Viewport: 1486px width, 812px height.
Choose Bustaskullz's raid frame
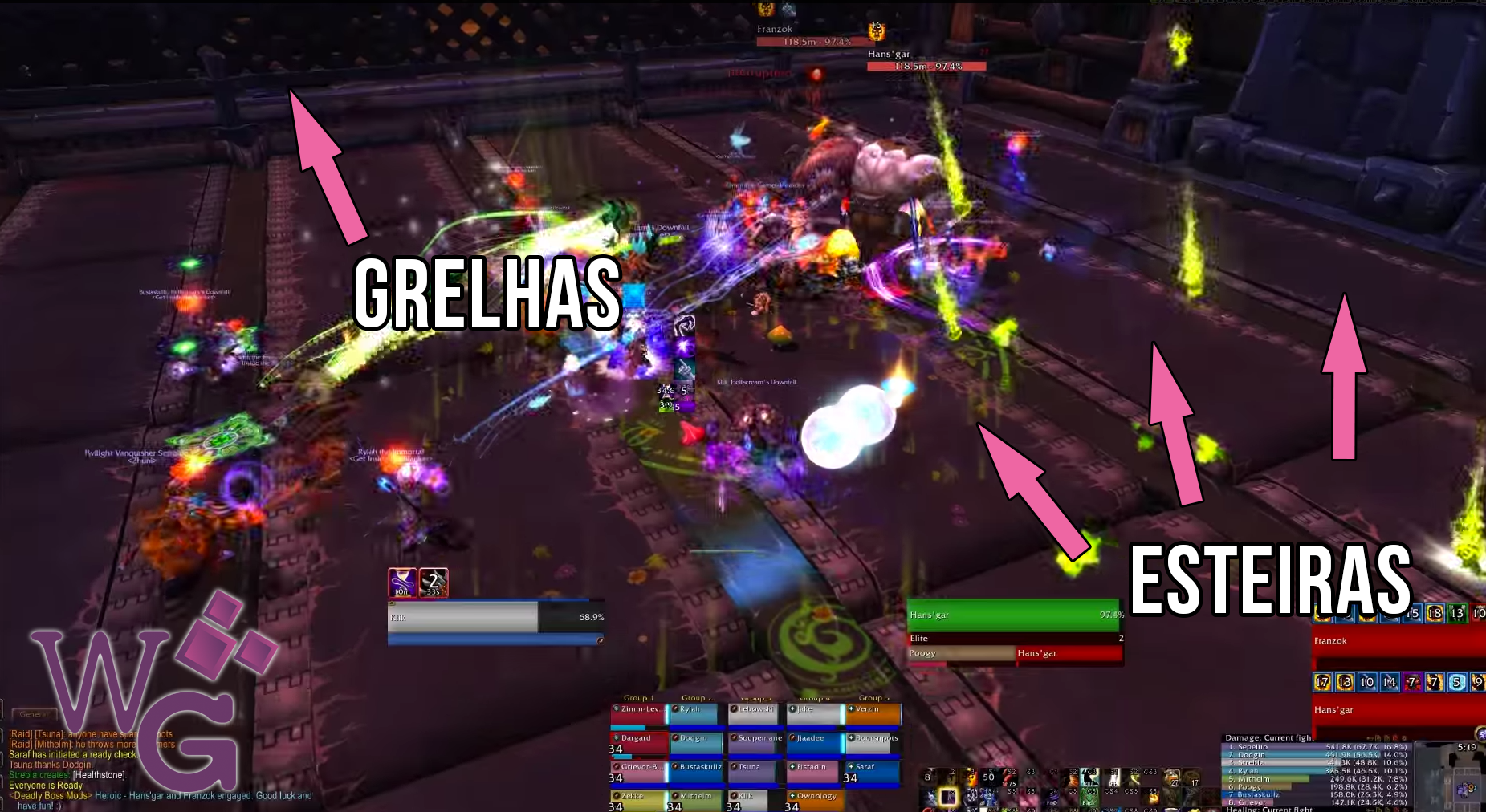697,772
